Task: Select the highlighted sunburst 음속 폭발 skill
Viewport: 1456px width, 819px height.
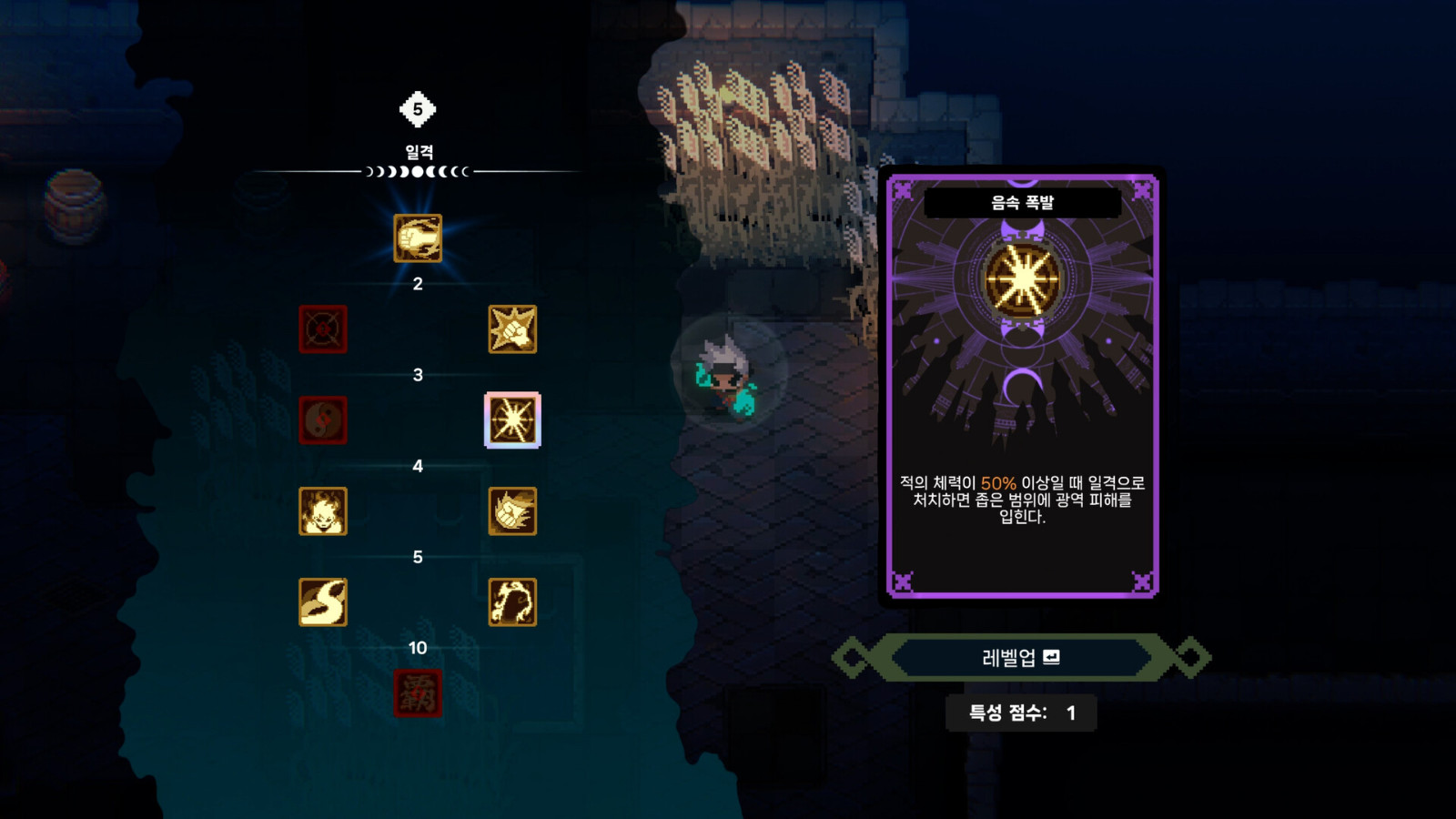Action: pos(512,420)
